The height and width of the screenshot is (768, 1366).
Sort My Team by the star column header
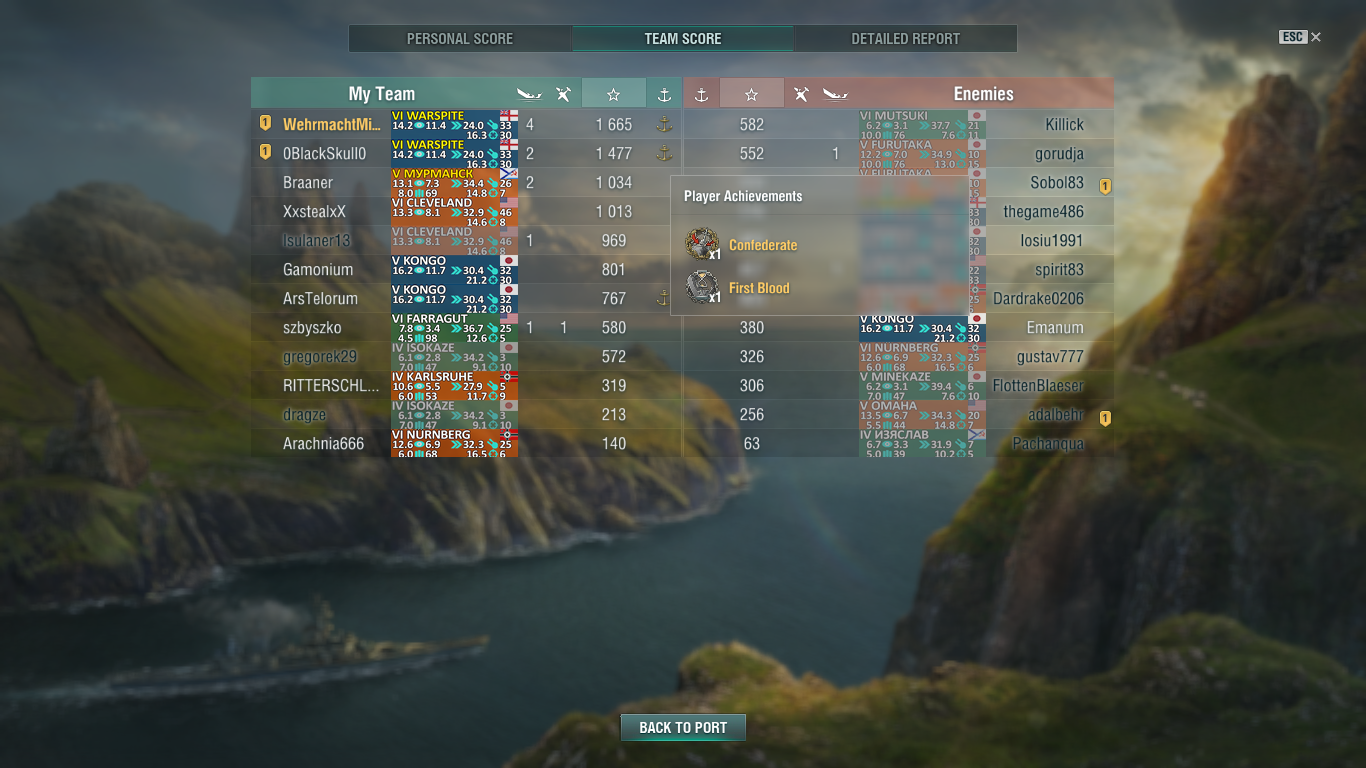613,94
